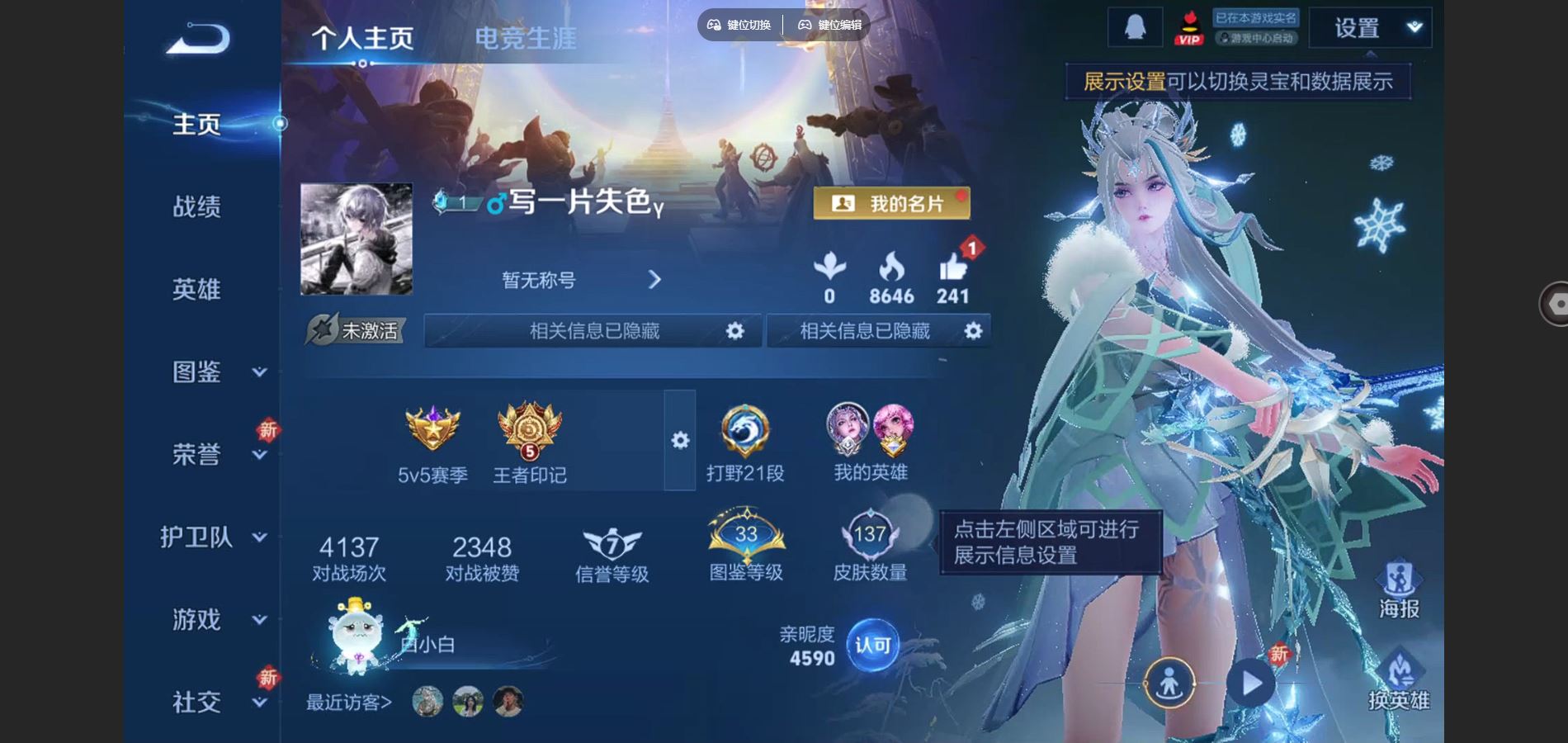Click the 键位编辑 overlay button
1568x743 pixels.
[829, 25]
